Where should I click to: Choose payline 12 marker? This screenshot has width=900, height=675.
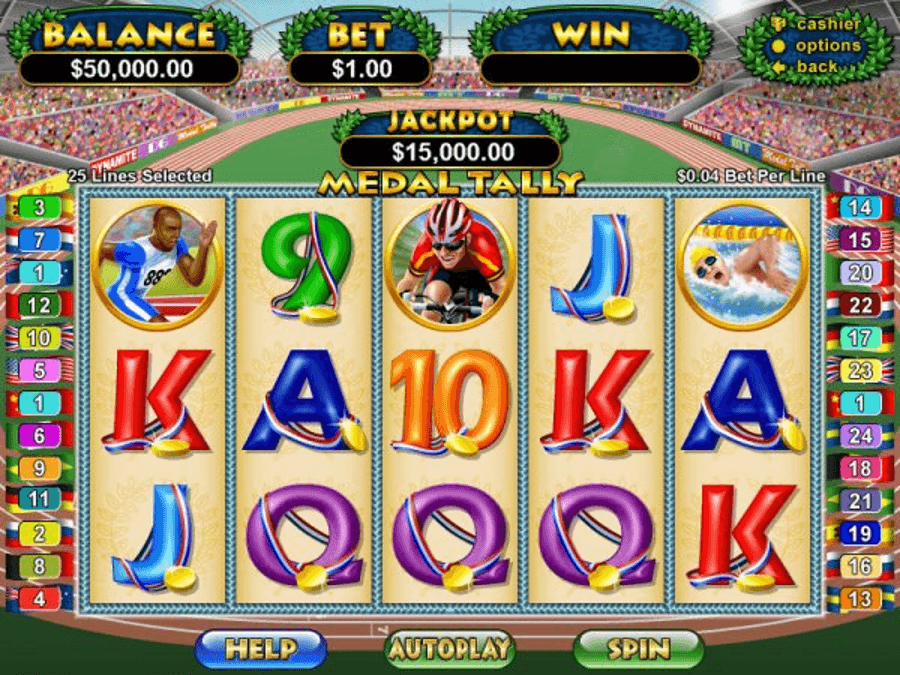[x=39, y=305]
